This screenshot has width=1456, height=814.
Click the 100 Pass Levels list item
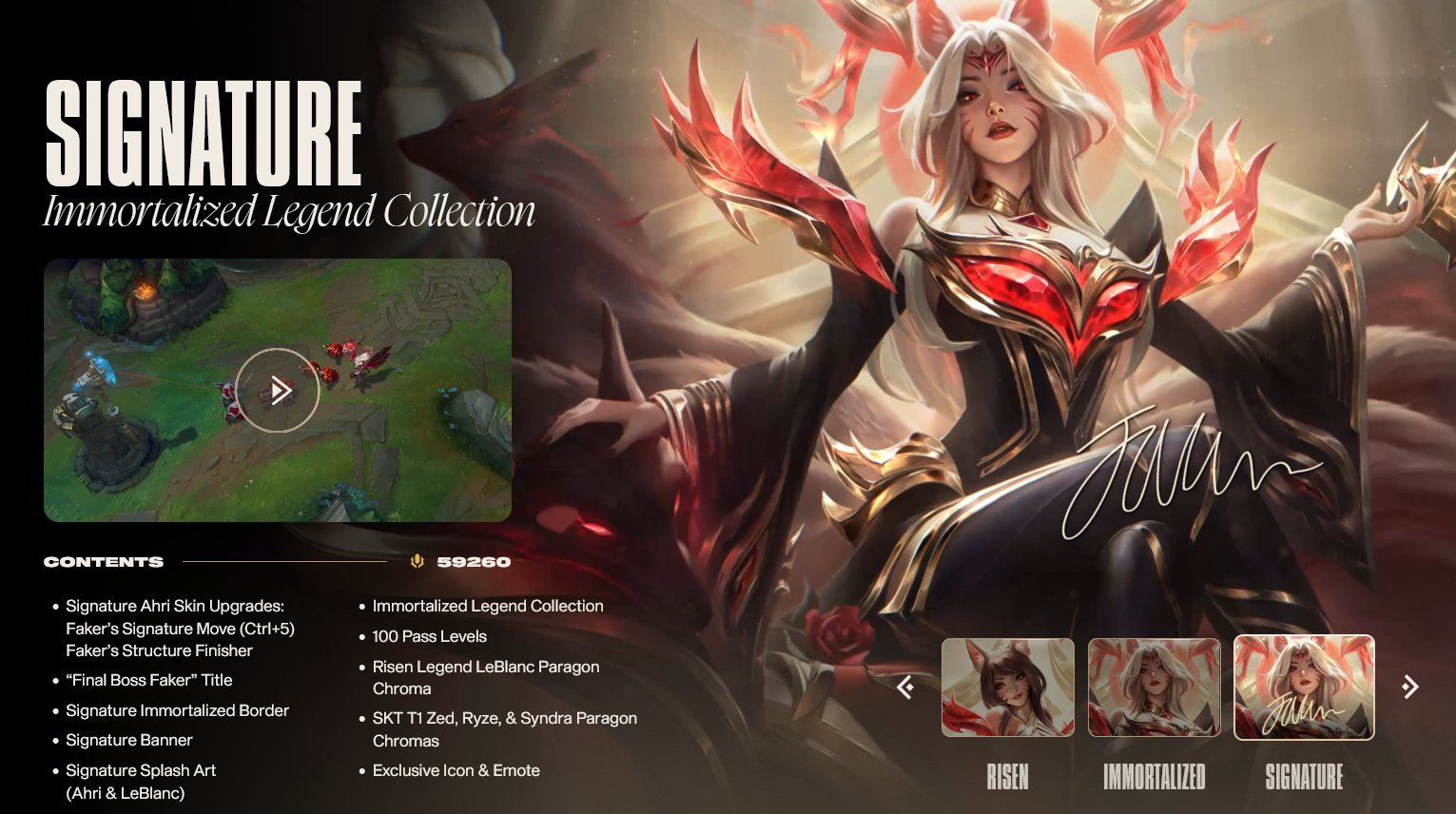pyautogui.click(x=430, y=636)
